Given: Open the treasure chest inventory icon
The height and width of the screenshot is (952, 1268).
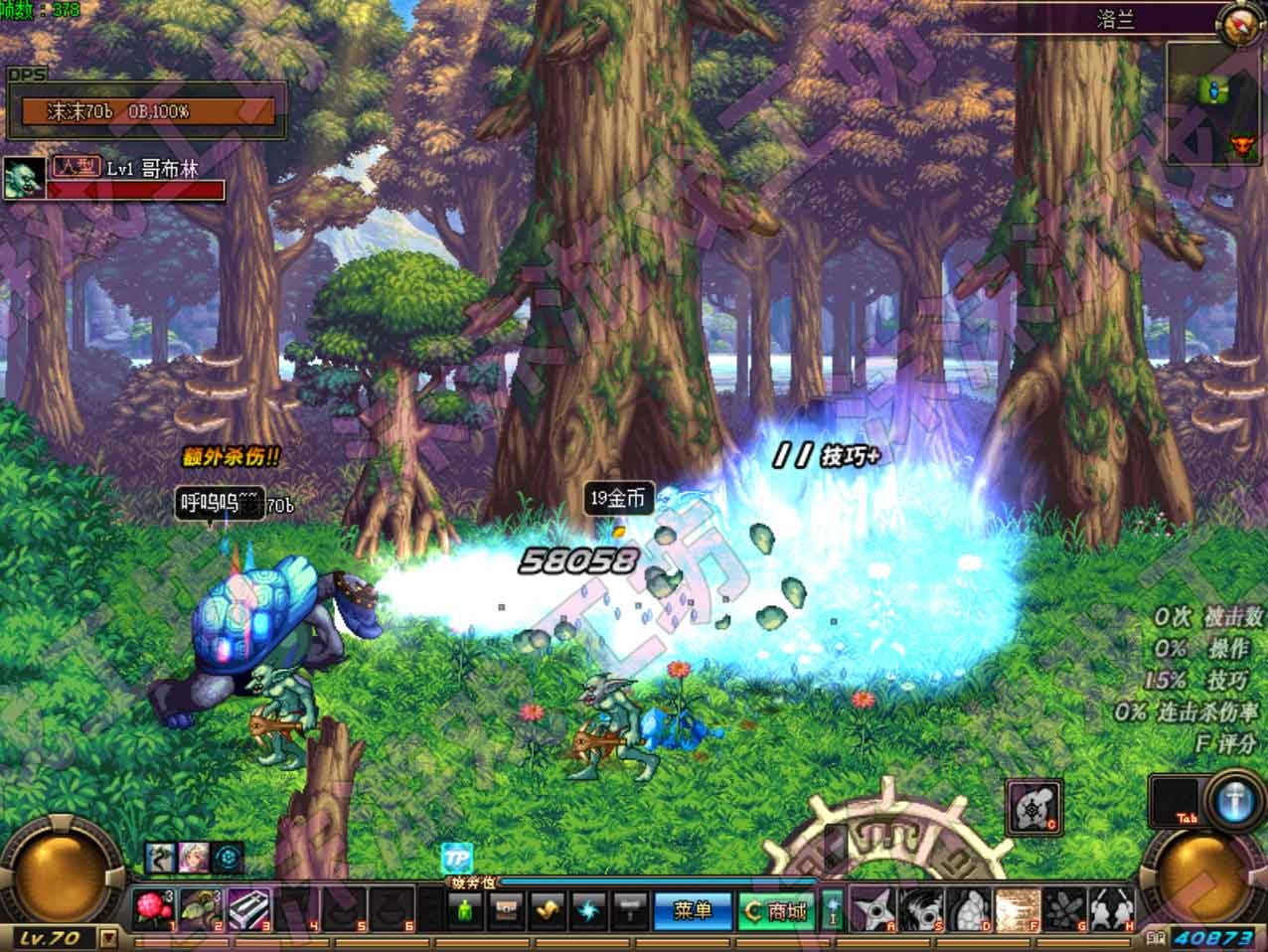Looking at the screenshot, I should click(506, 909).
